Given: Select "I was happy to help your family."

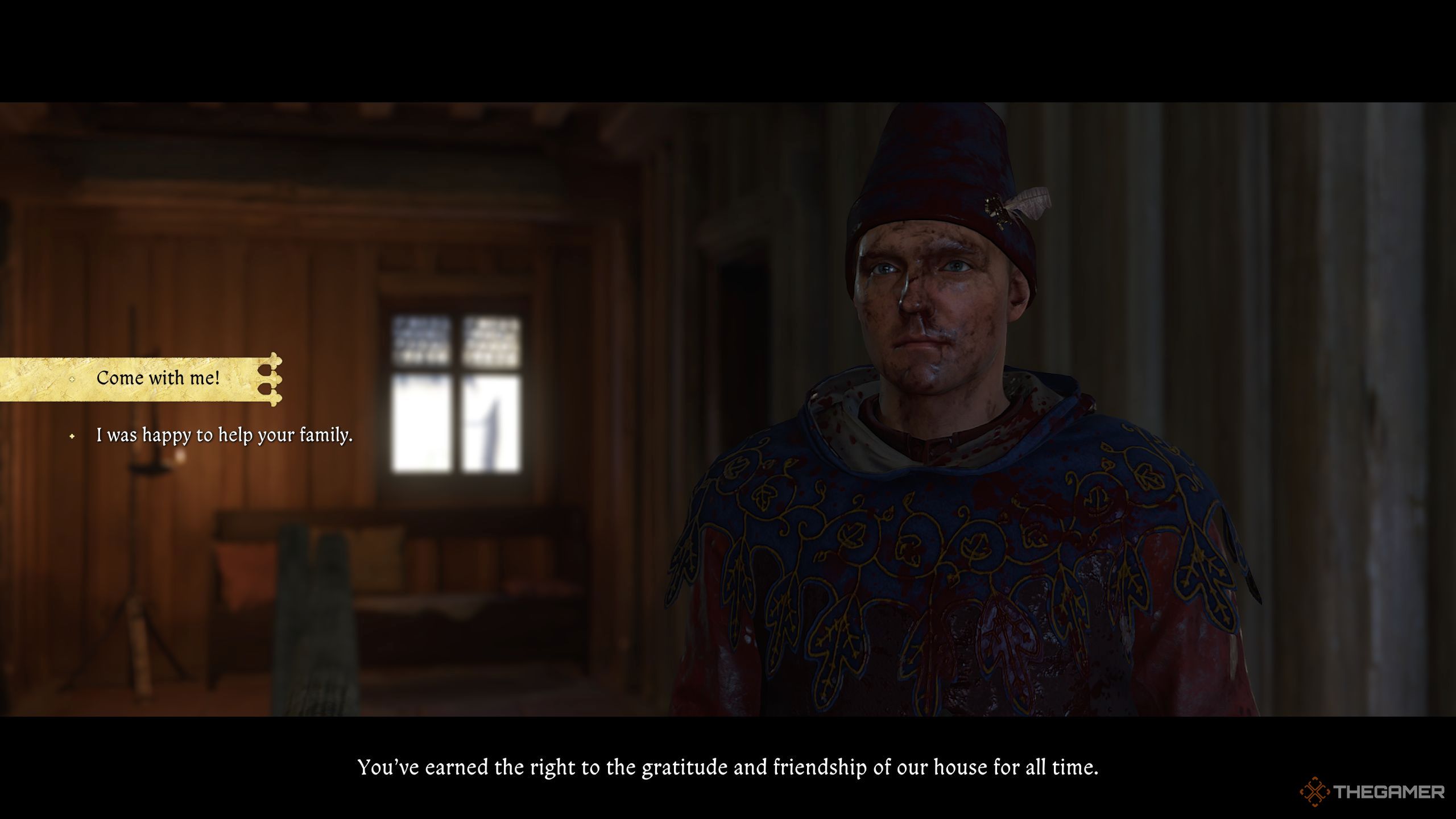Looking at the screenshot, I should coord(224,436).
